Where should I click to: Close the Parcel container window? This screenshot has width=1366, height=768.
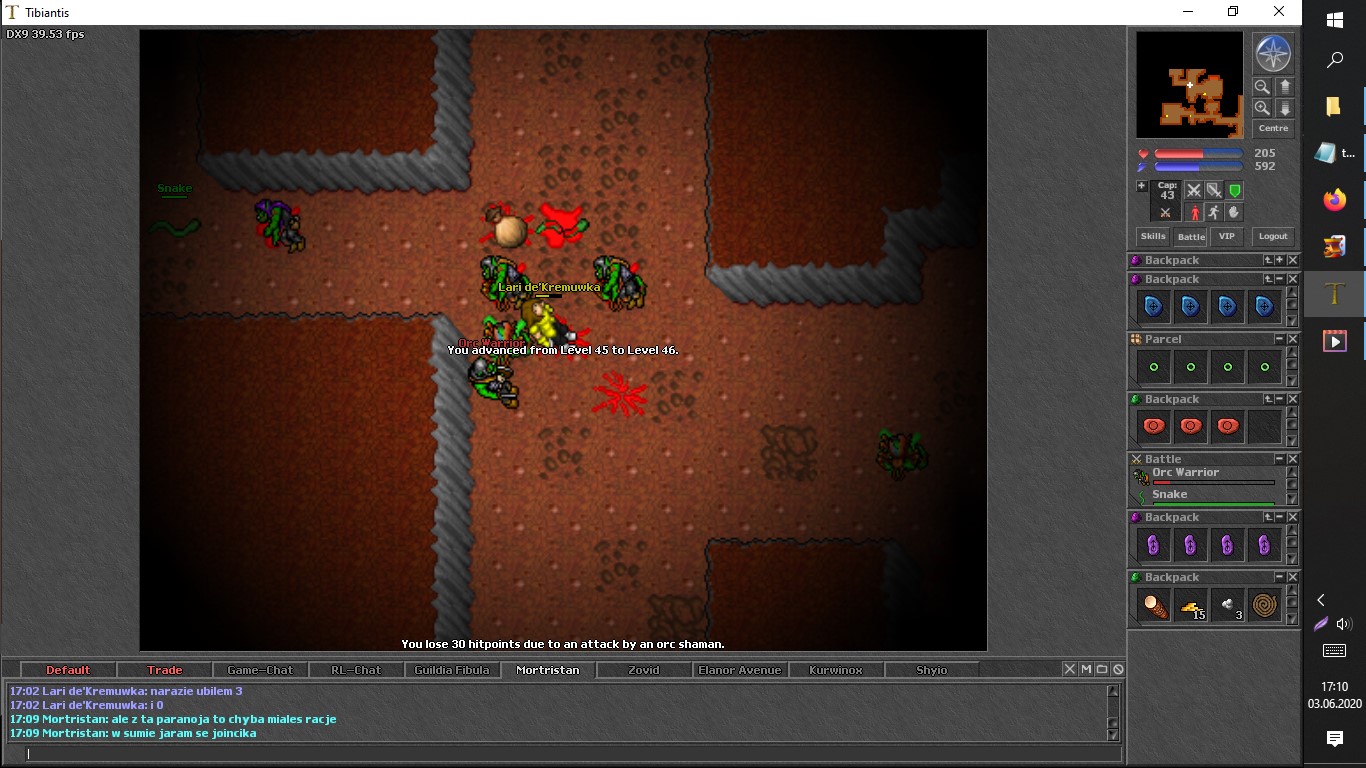click(1293, 340)
